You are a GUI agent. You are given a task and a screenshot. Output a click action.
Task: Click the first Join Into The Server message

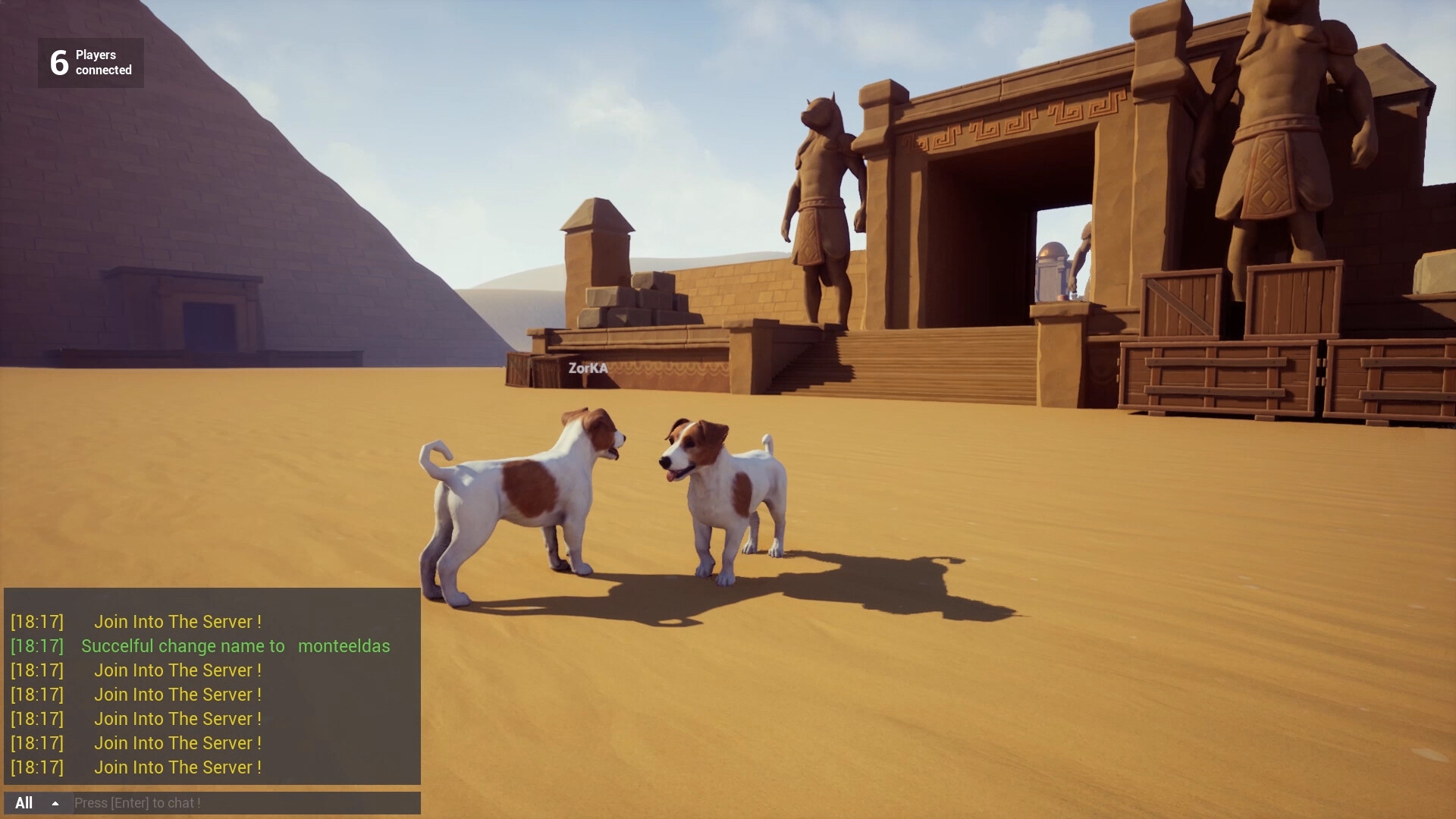pos(177,622)
